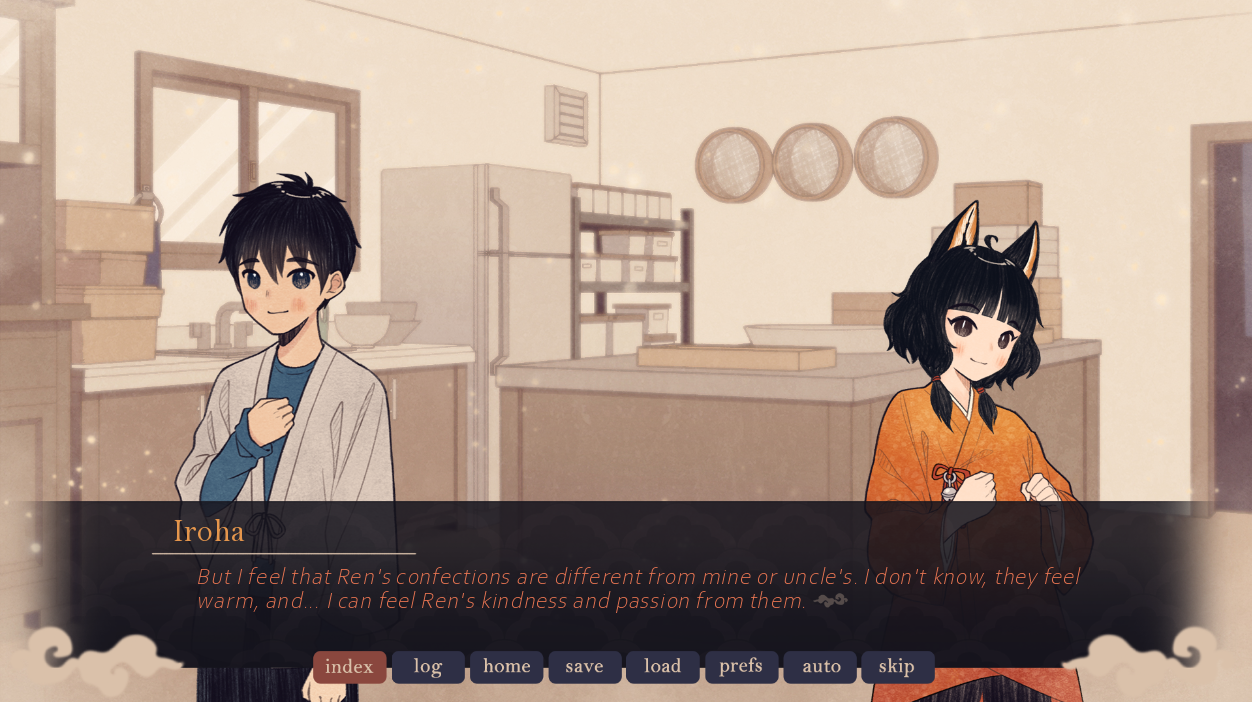Open the index menu
Screen dimensions: 1252x702
pos(349,667)
